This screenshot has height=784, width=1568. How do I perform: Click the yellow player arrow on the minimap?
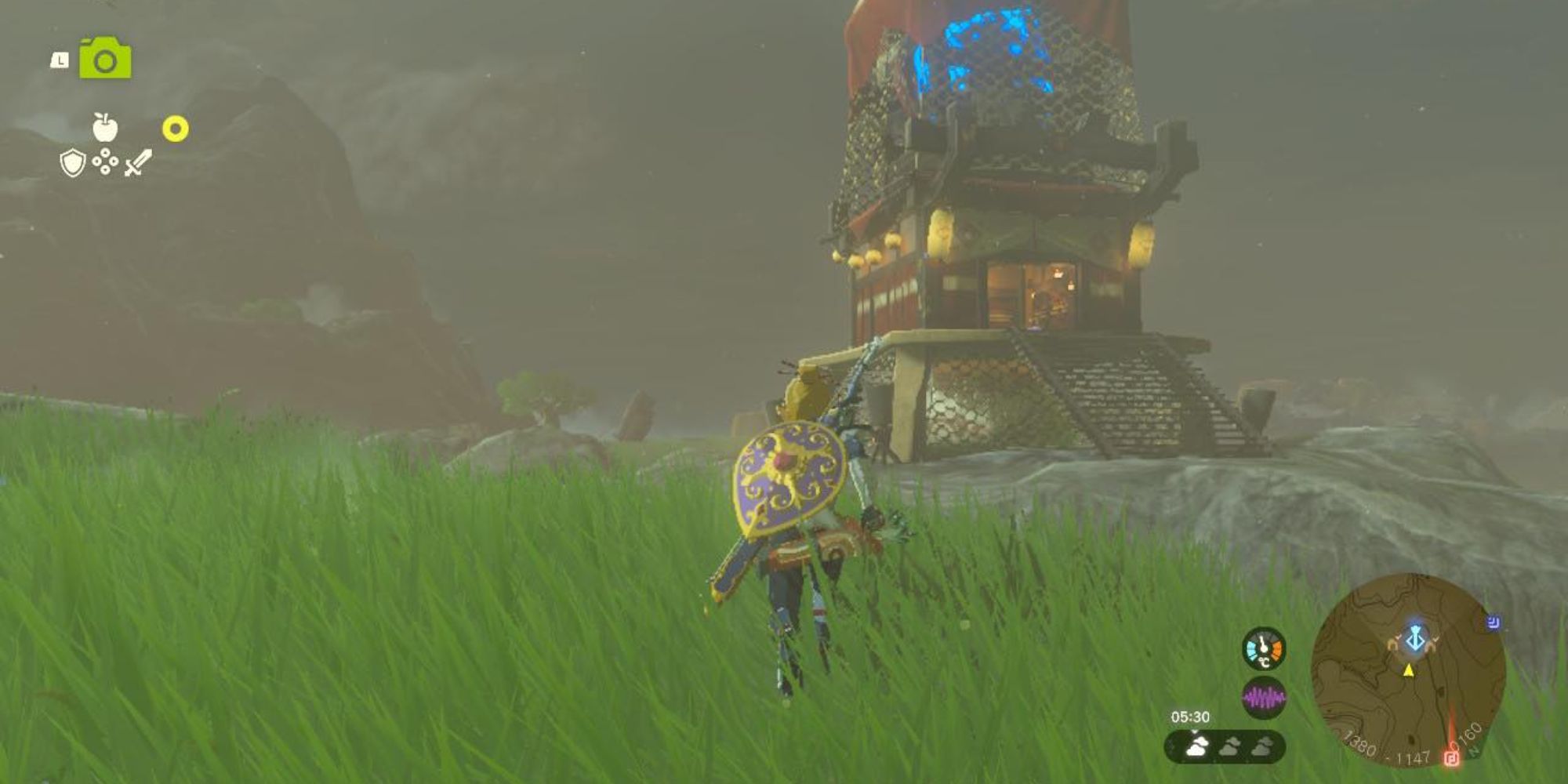pyautogui.click(x=1408, y=671)
